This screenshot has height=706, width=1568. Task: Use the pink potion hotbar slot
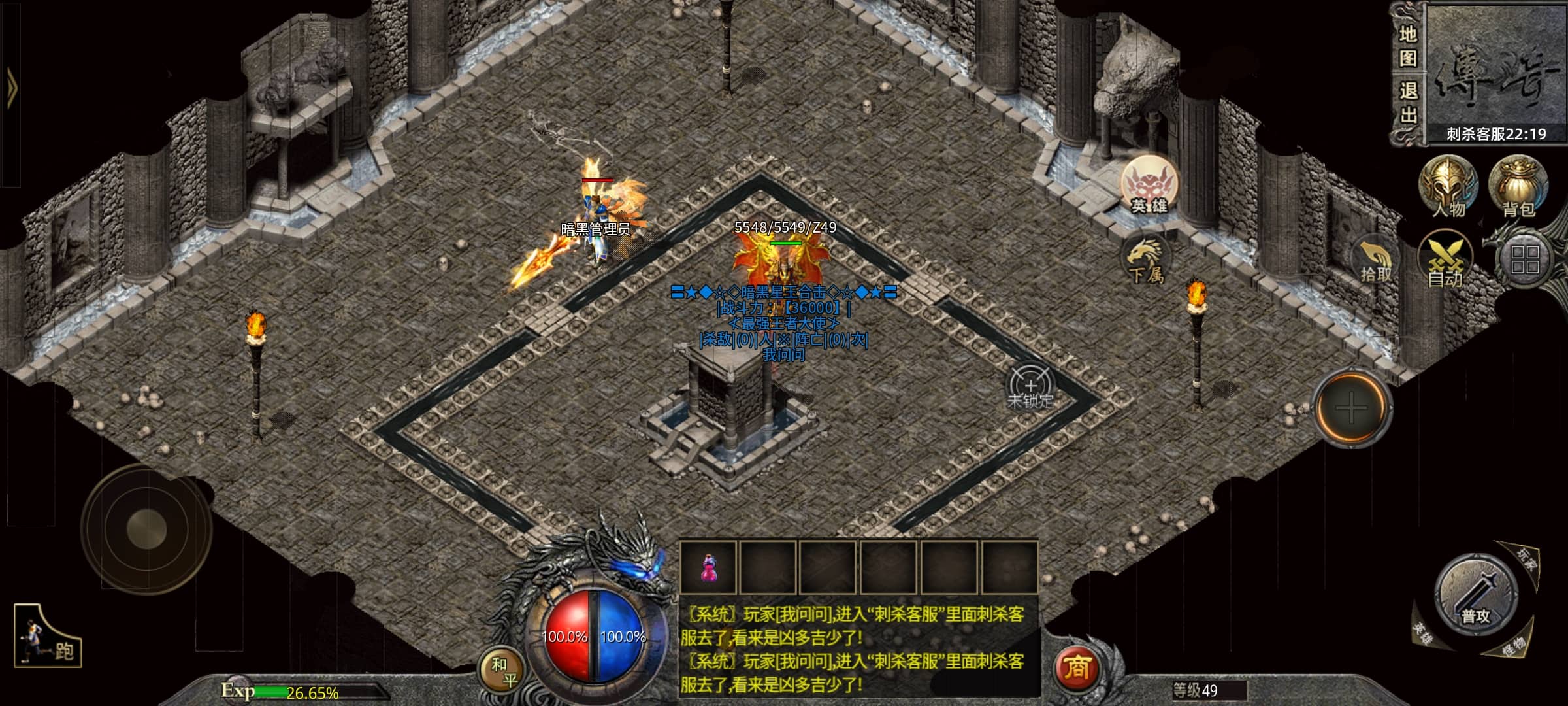708,567
